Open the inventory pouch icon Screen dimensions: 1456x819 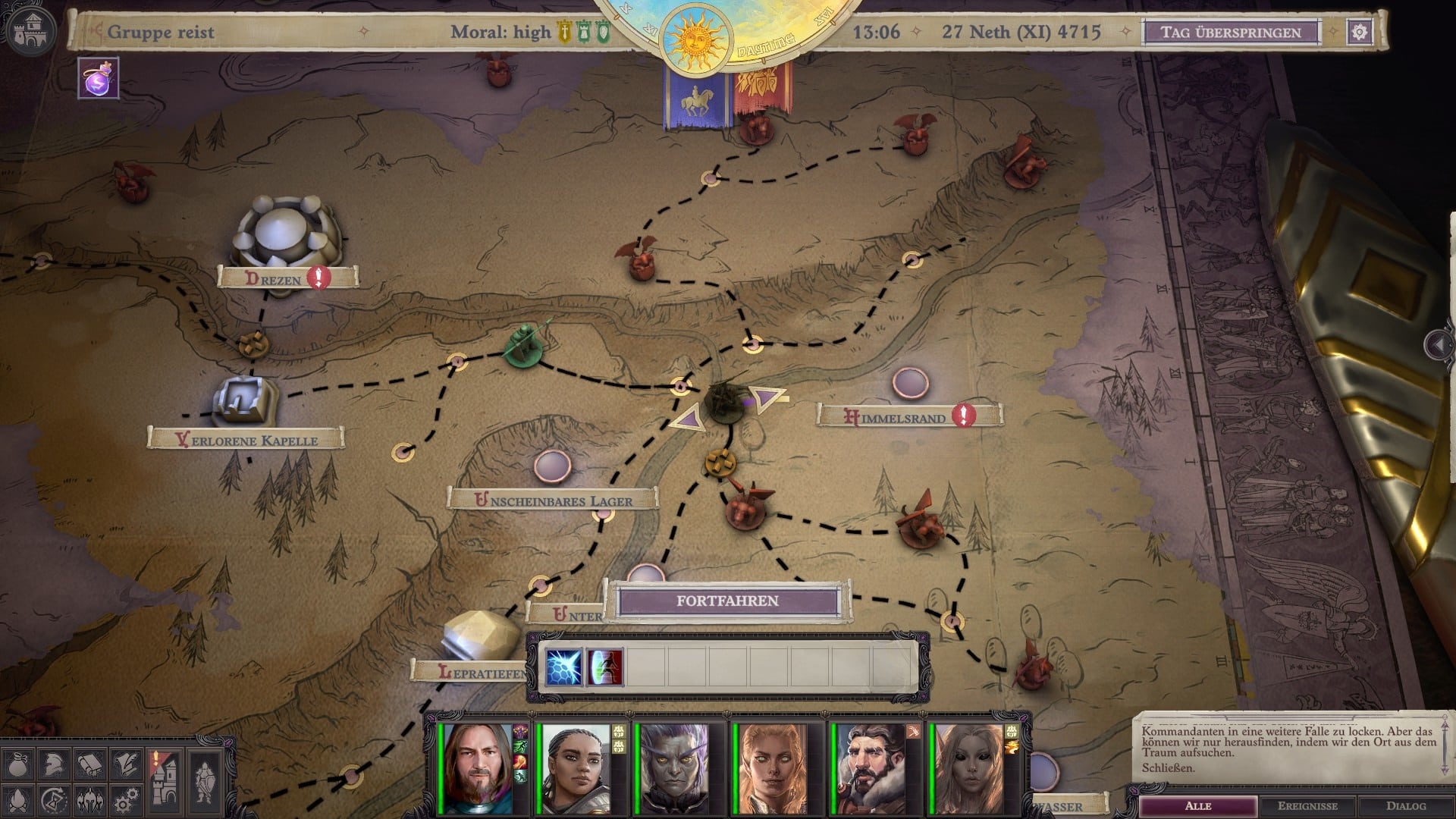pos(19,766)
